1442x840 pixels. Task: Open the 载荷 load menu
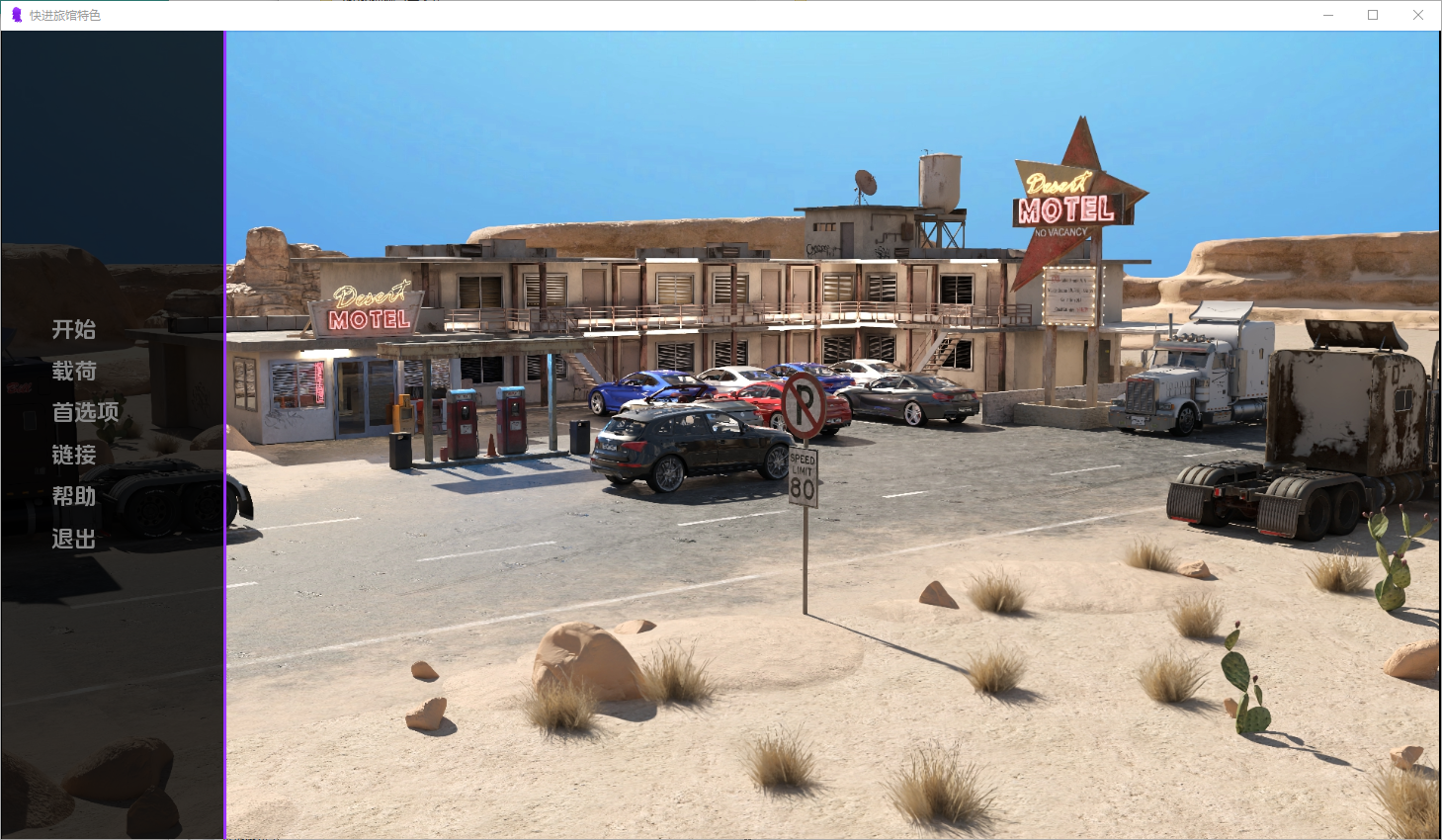[74, 371]
